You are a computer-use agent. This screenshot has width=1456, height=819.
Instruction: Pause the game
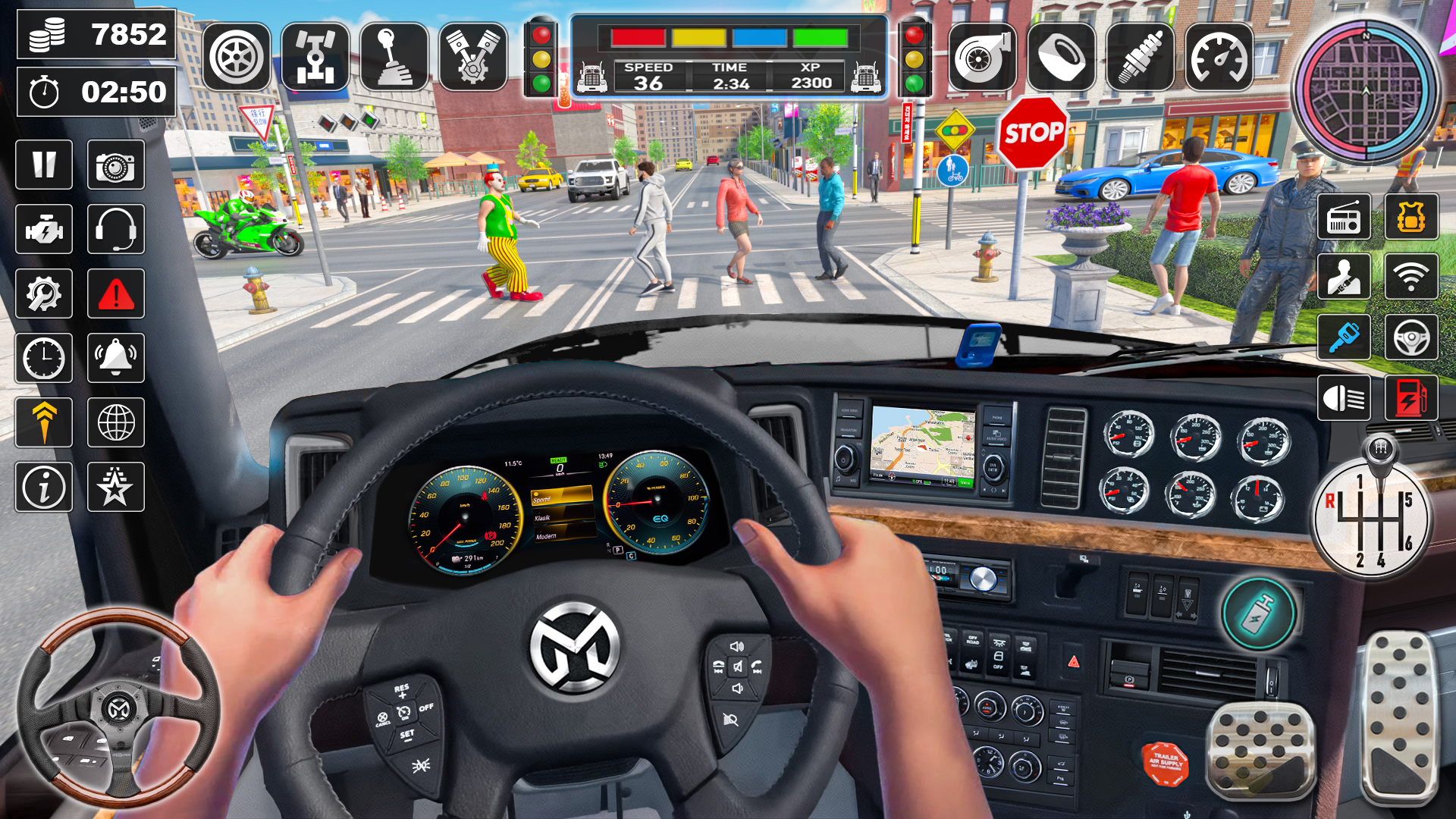[43, 165]
